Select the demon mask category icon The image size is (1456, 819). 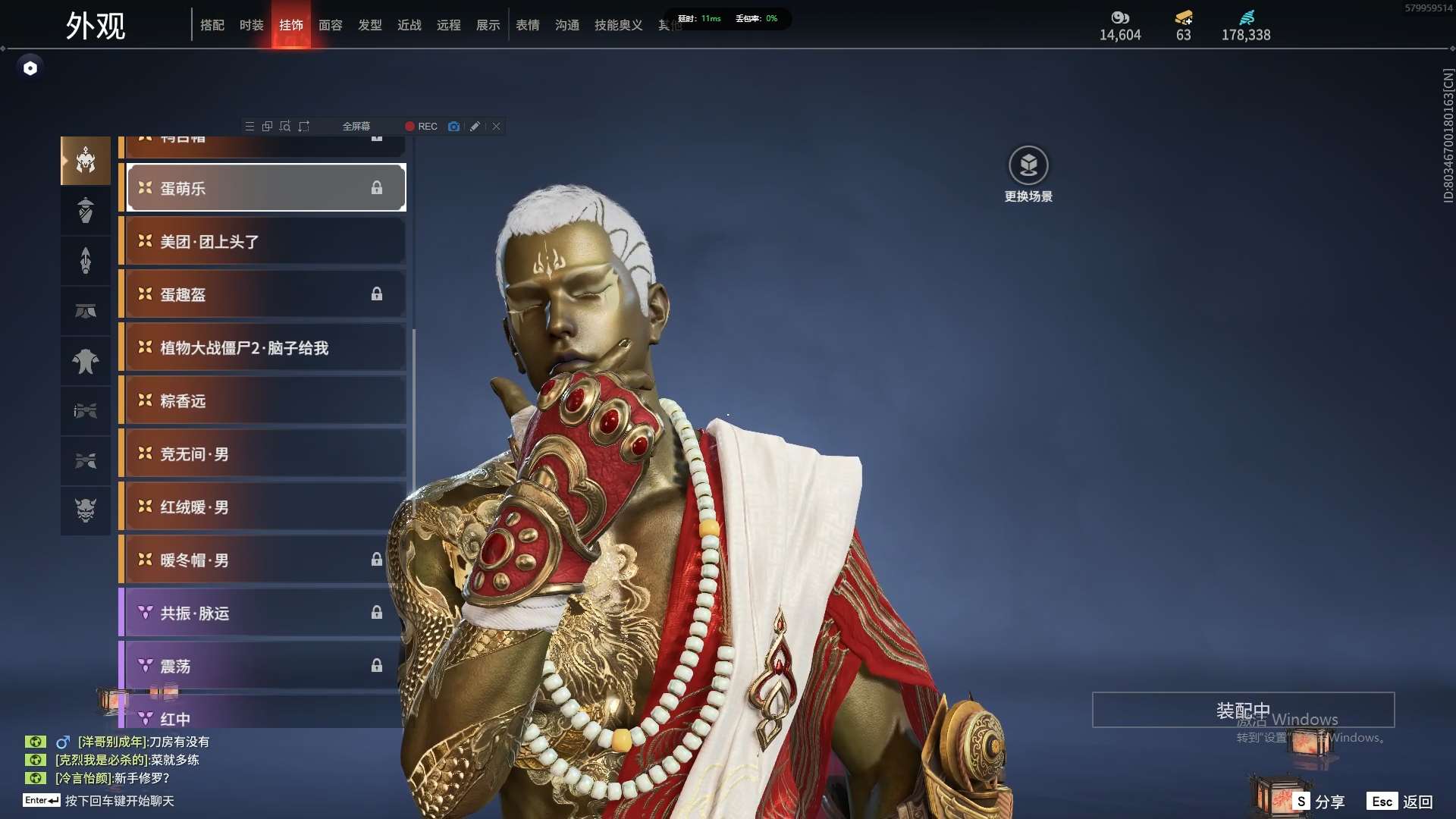(x=86, y=510)
